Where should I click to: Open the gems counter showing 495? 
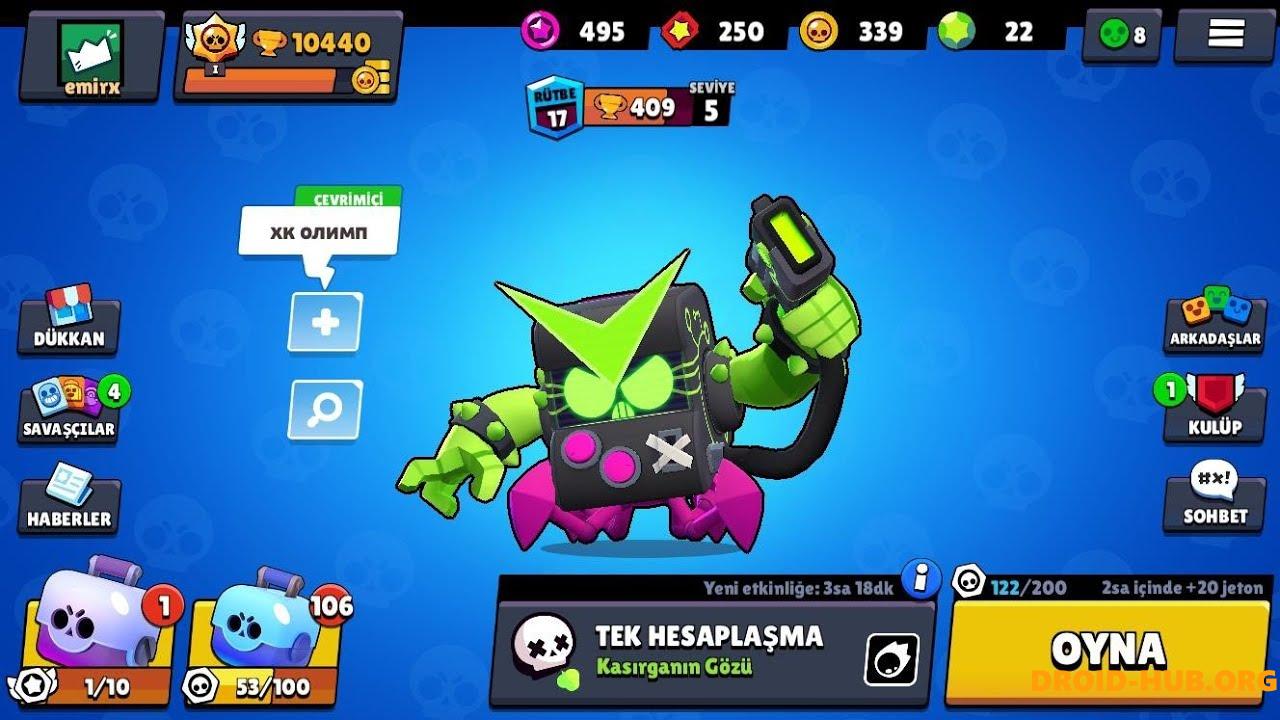tap(570, 31)
